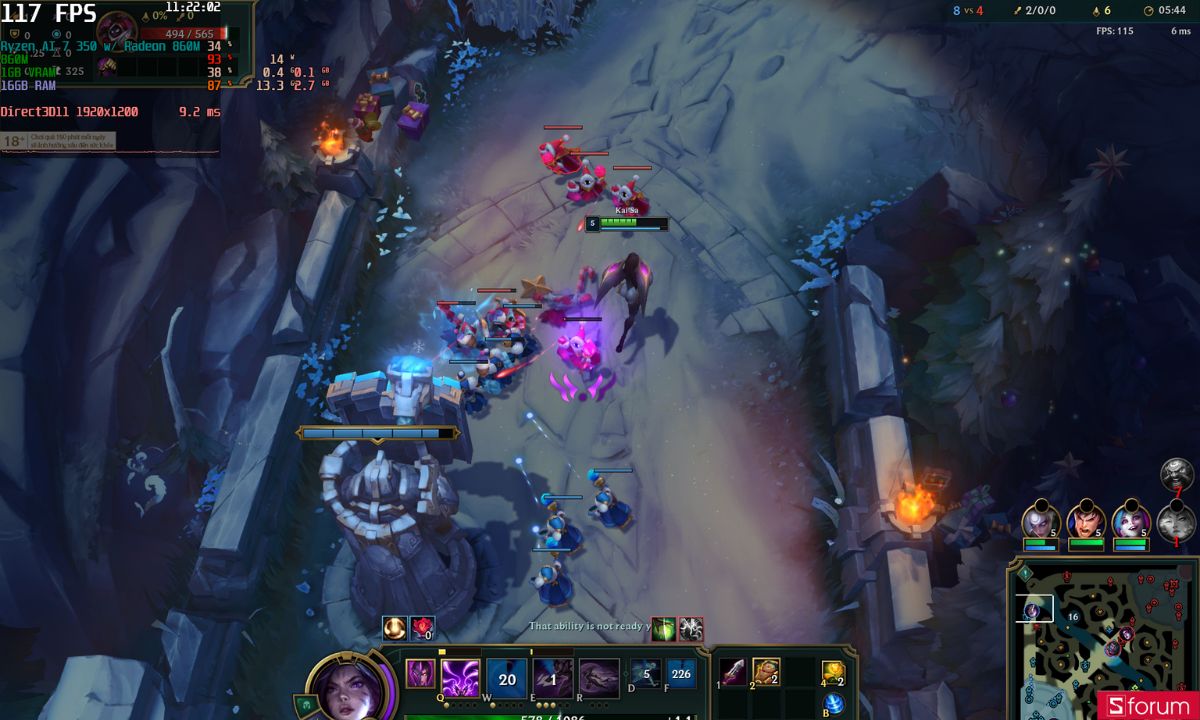Viewport: 1200px width, 720px height.
Task: Inspect the golden orb buff icon
Action: click(x=395, y=628)
